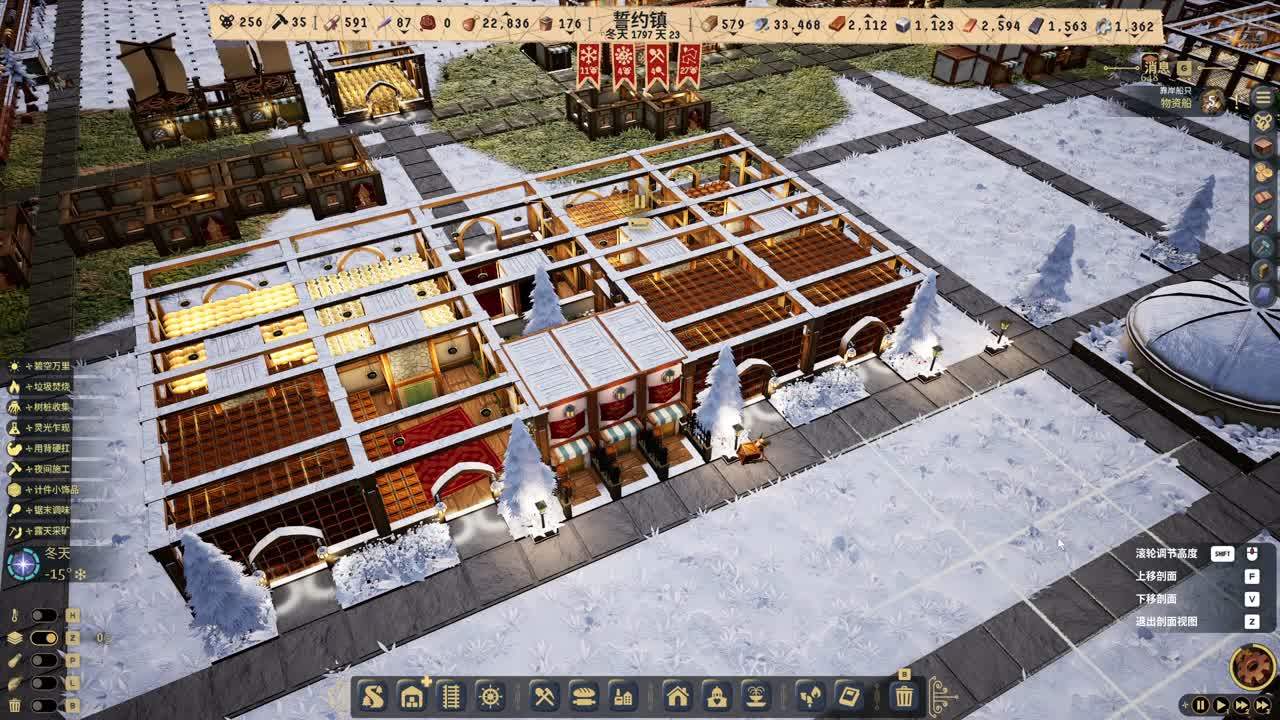Open the hamburger menu icon
Viewport: 1280px width, 720px height.
point(1262,98)
